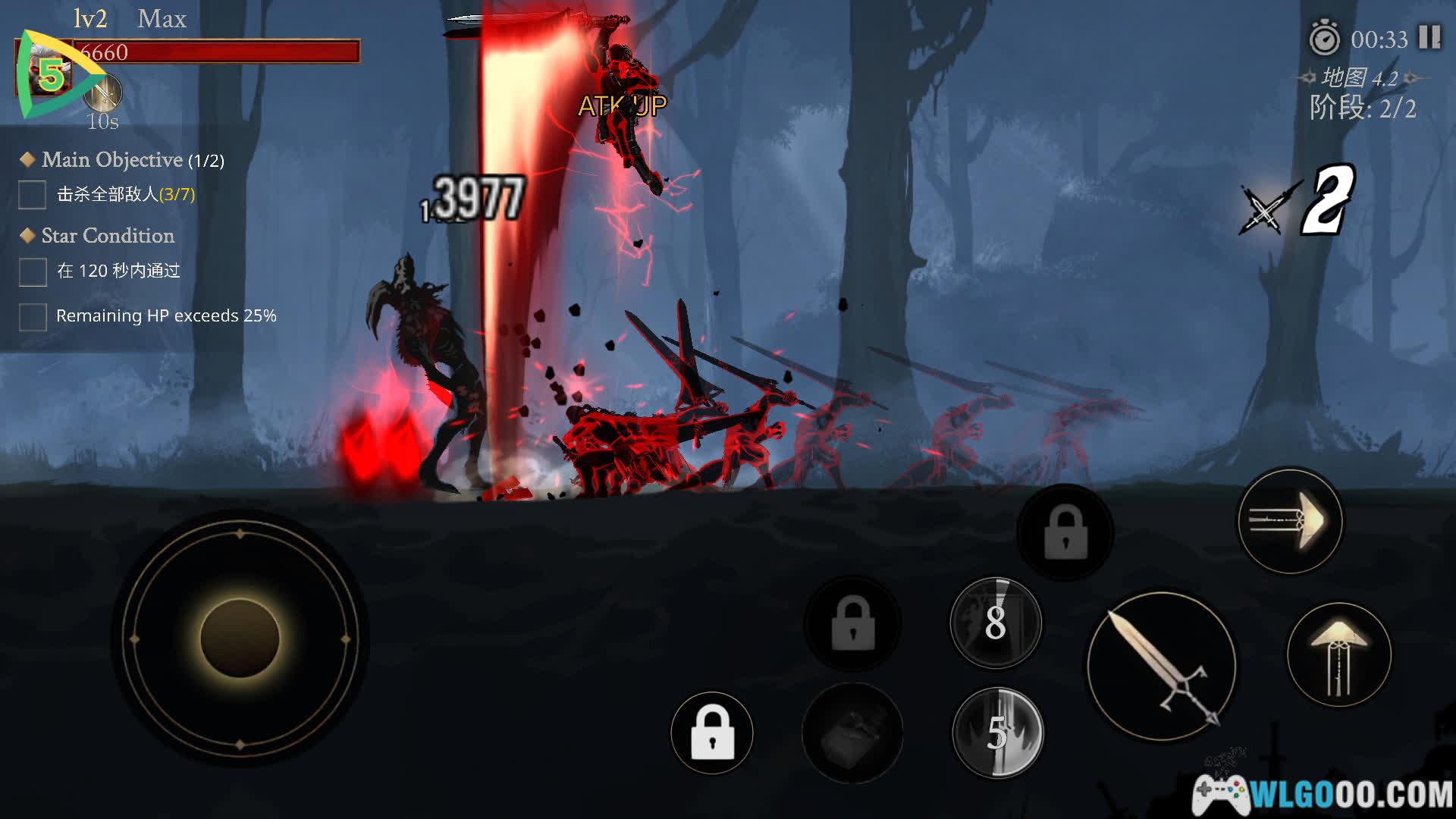Toggle the Remaining HP exceeds 25% checkbox
1456x819 pixels.
coord(33,316)
